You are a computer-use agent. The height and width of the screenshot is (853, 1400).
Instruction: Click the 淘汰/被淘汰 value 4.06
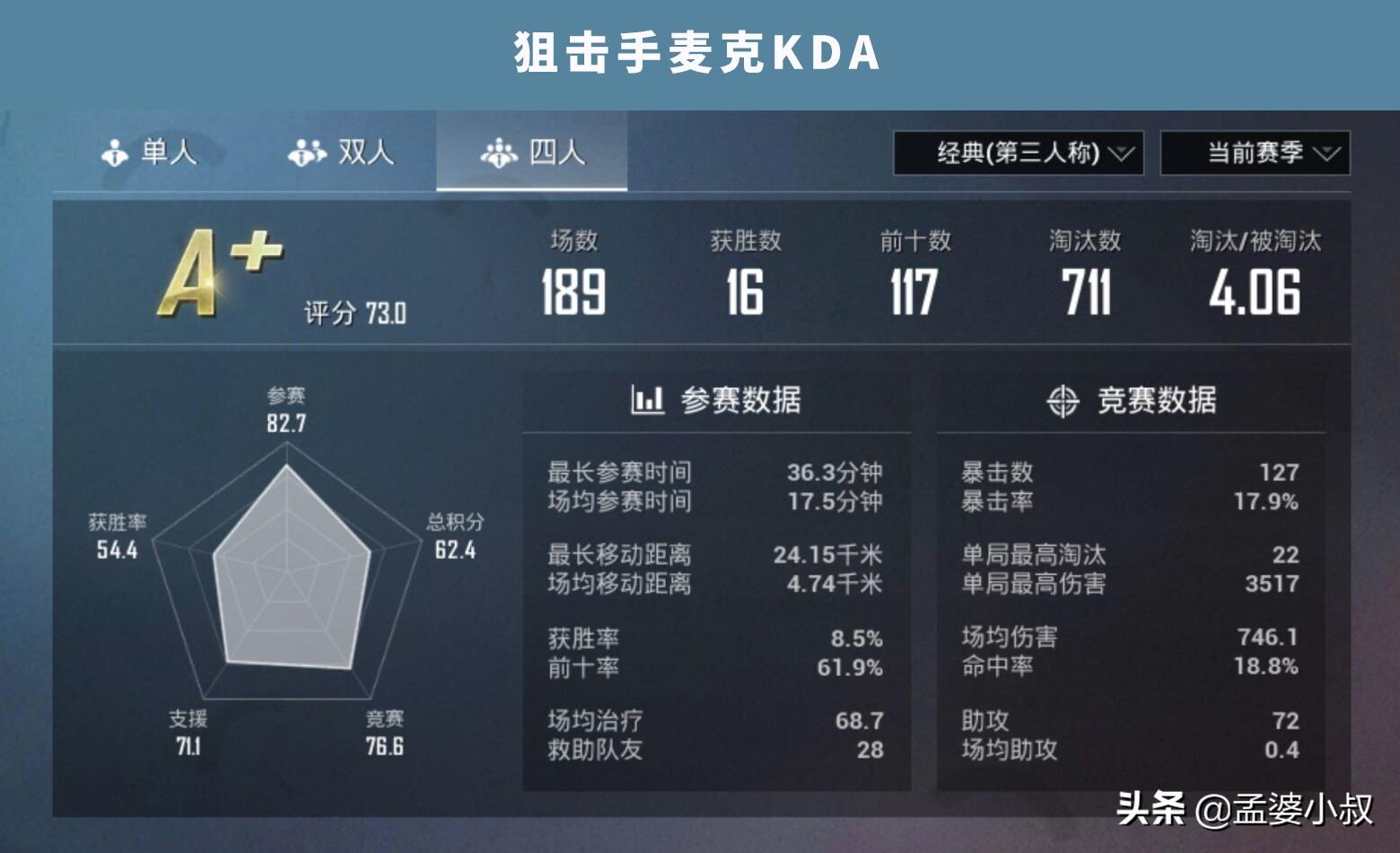[1255, 294]
